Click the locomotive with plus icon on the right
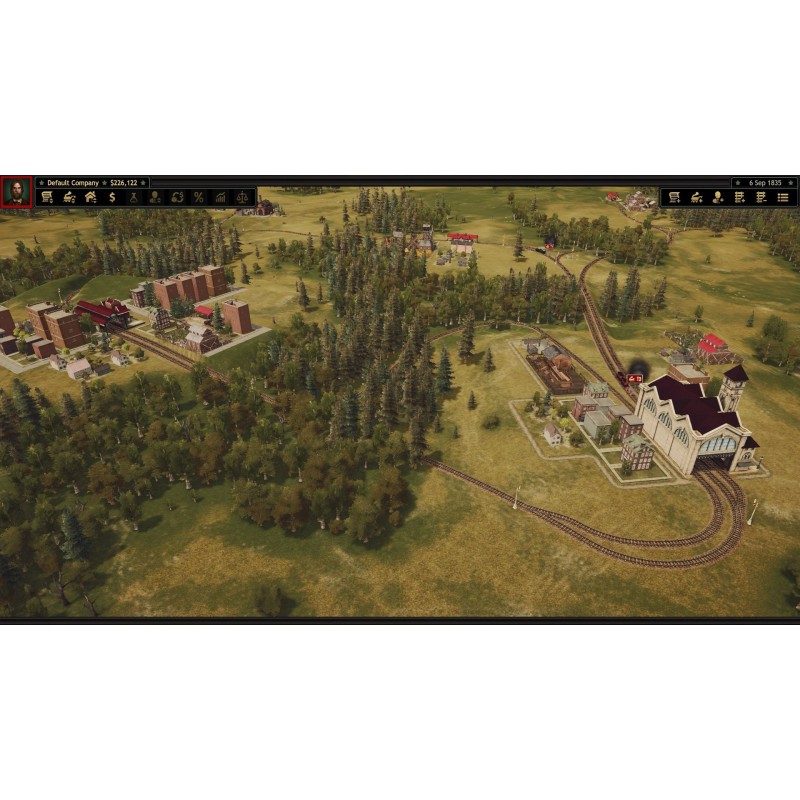The width and height of the screenshot is (800, 800). (696, 198)
